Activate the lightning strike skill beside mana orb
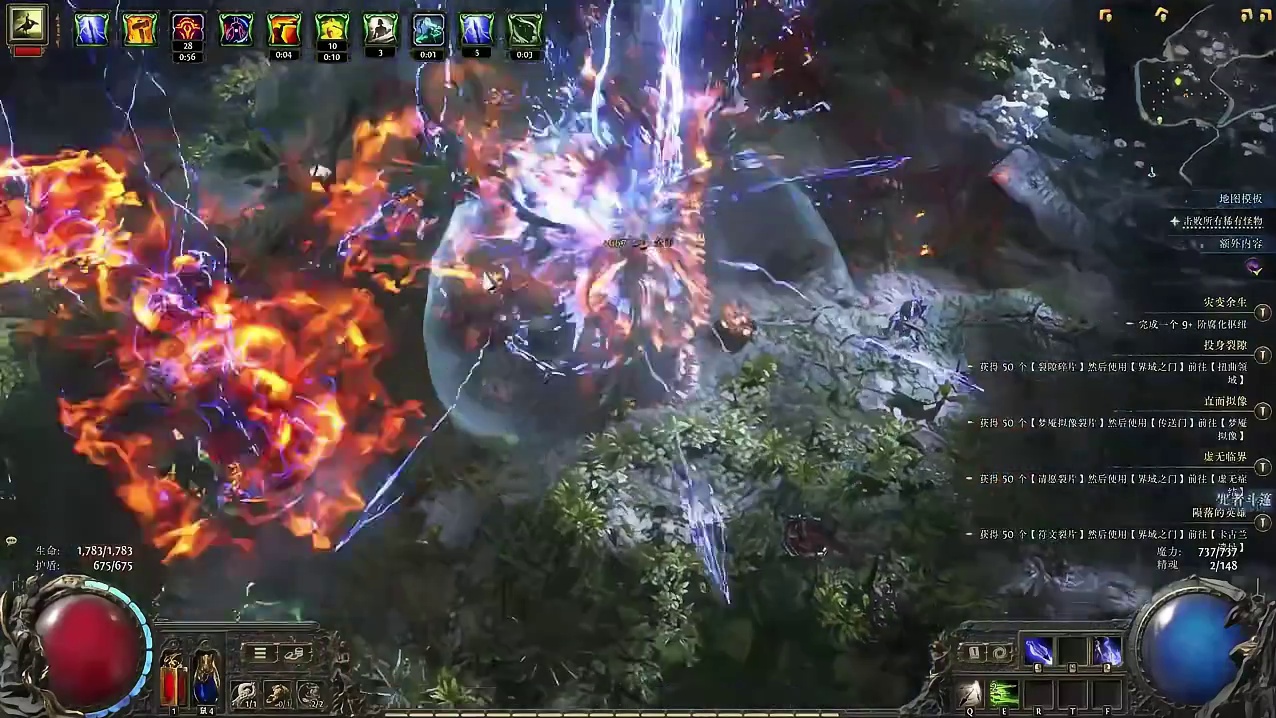This screenshot has height=718, width=1276. click(x=1107, y=651)
